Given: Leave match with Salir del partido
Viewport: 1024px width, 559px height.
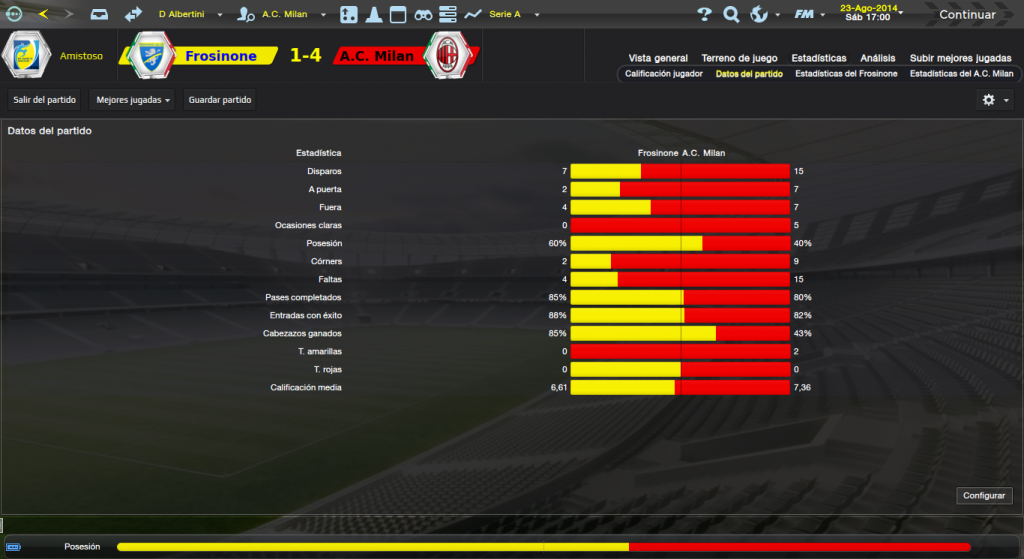Looking at the screenshot, I should (x=44, y=100).
